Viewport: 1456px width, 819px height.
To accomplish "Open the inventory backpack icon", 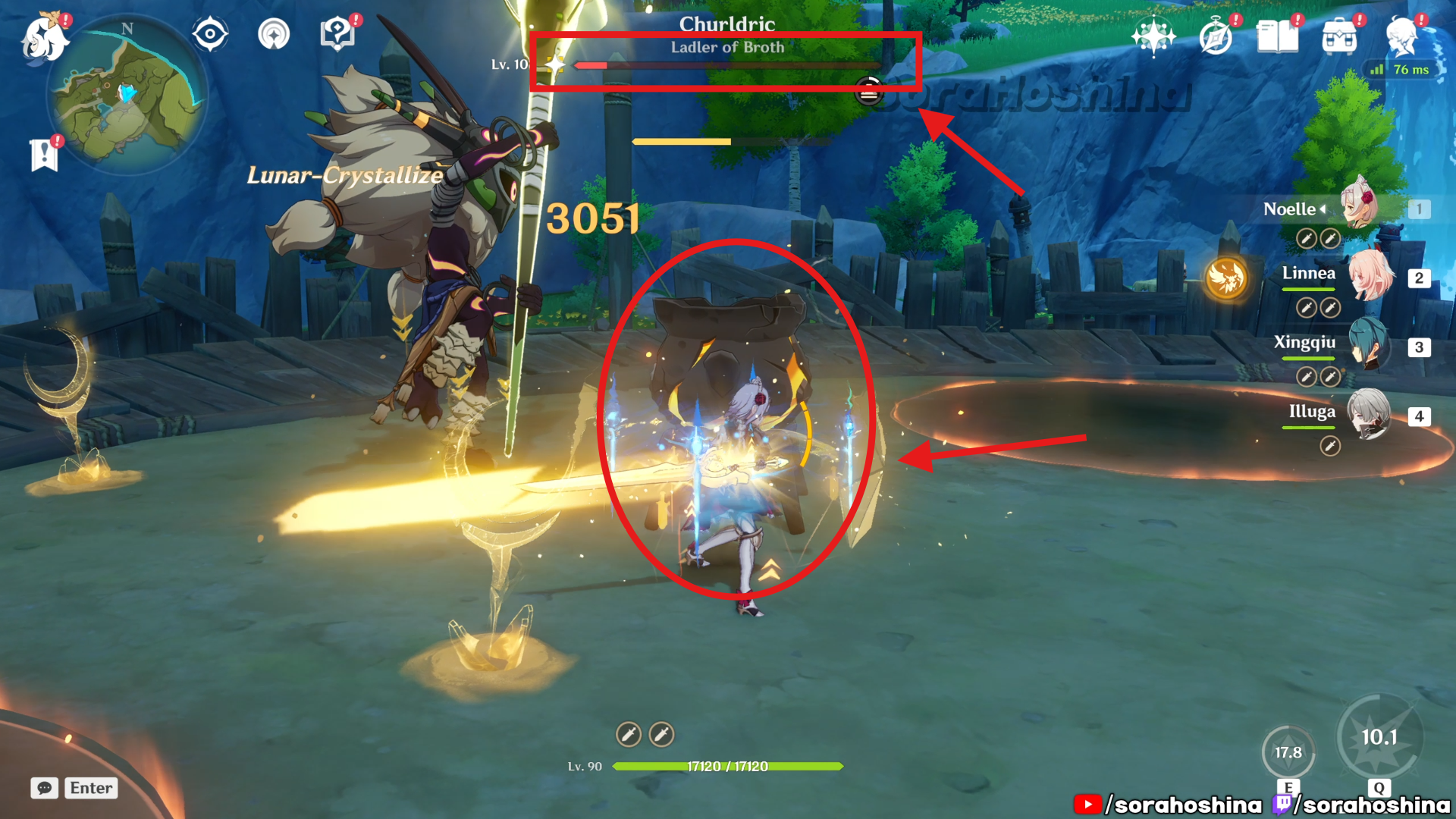I will [1339, 36].
